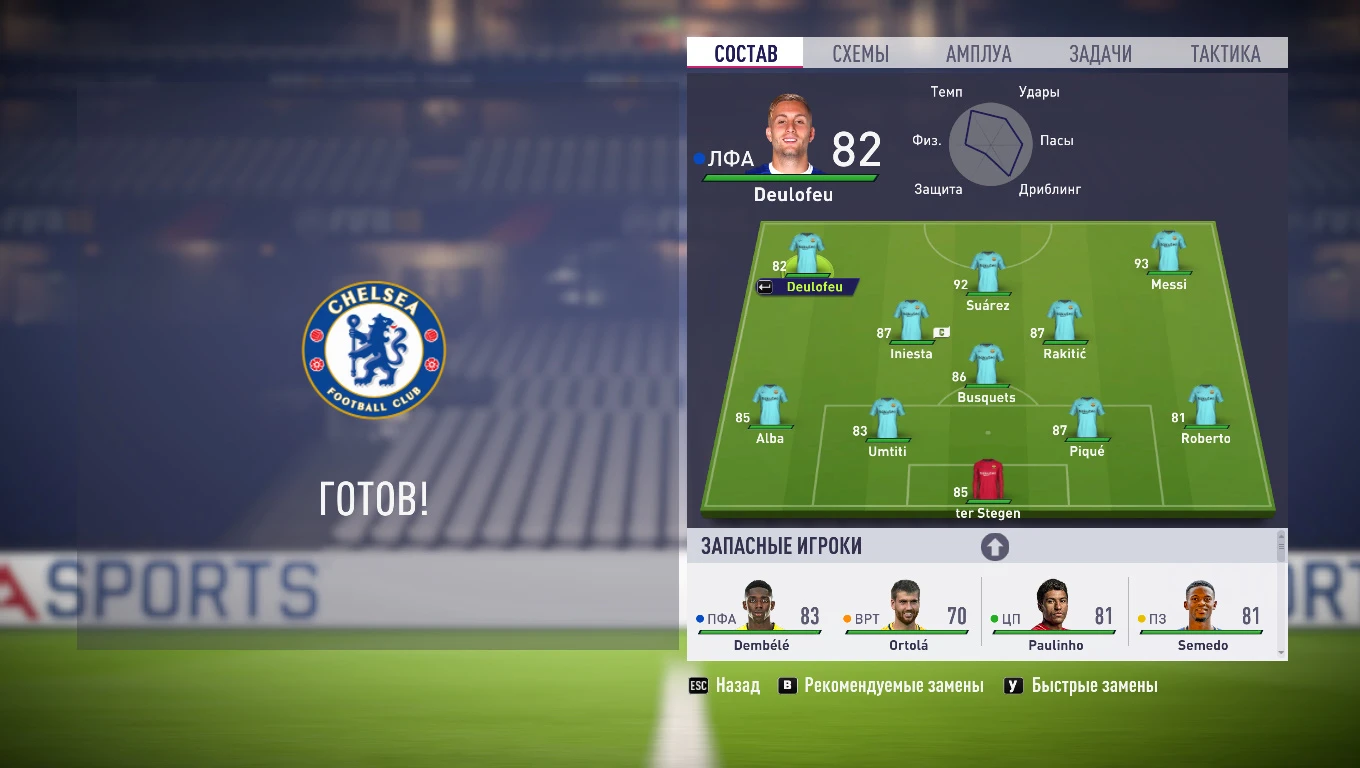Open the ТАКТИКА tab

[x=1225, y=53]
